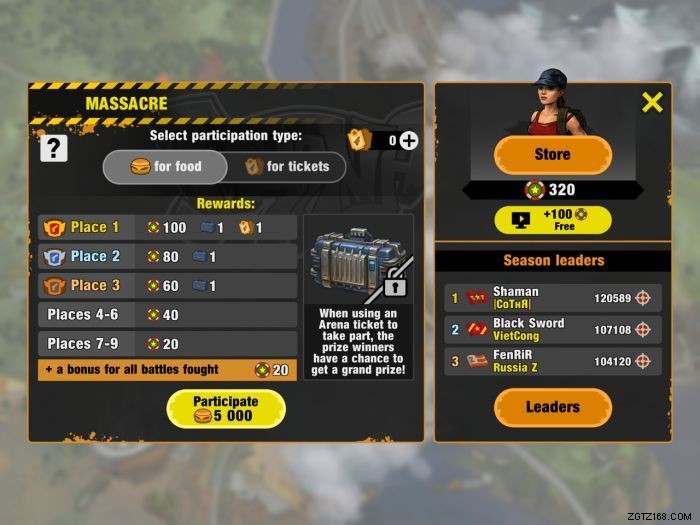Select the "for food" participation type
Image resolution: width=700 pixels, height=525 pixels.
[x=166, y=167]
